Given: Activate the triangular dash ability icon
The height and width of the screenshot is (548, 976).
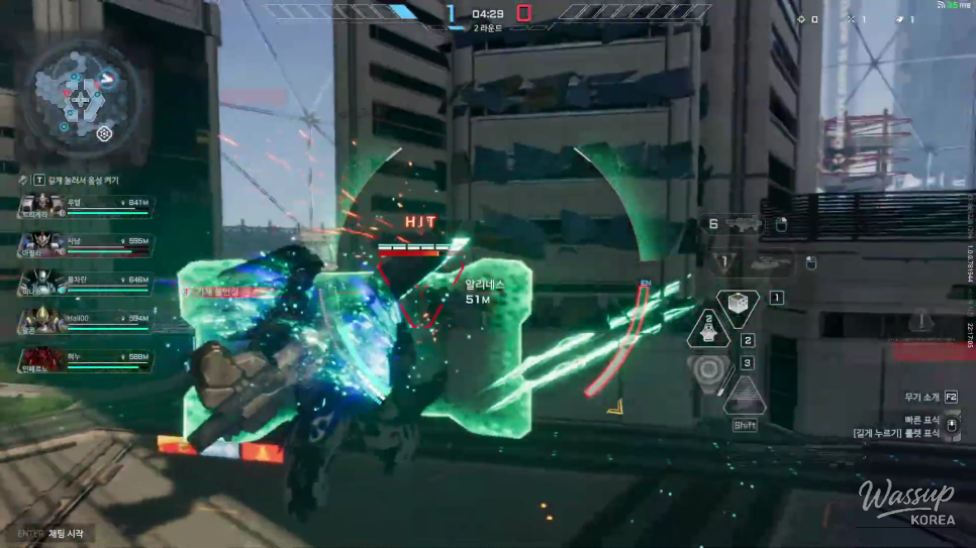Looking at the screenshot, I should pos(744,397).
